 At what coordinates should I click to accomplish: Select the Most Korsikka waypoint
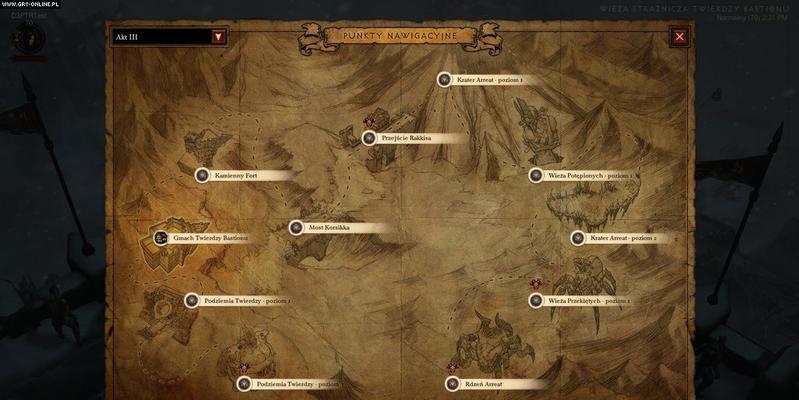tap(296, 227)
